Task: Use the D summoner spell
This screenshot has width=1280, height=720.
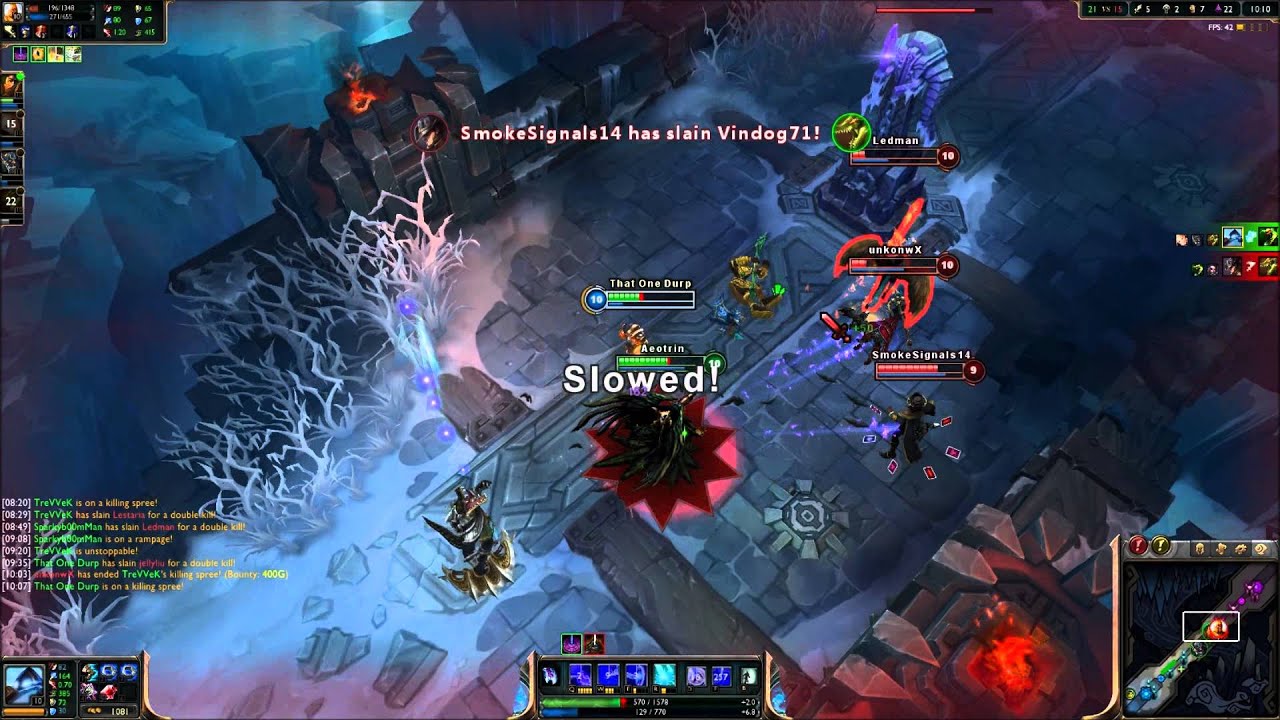Action: [695, 677]
